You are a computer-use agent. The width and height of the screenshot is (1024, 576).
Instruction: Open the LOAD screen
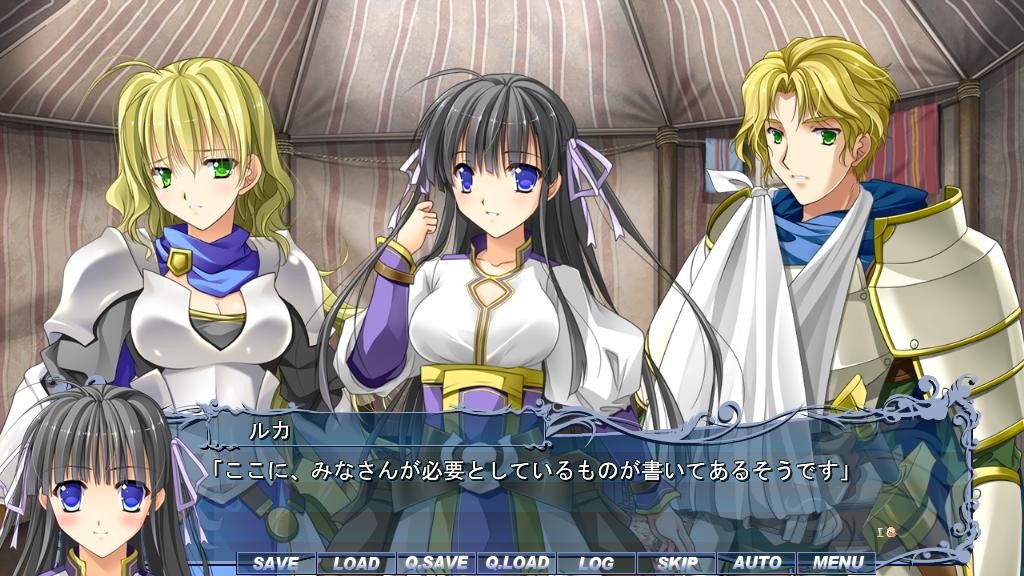click(356, 563)
